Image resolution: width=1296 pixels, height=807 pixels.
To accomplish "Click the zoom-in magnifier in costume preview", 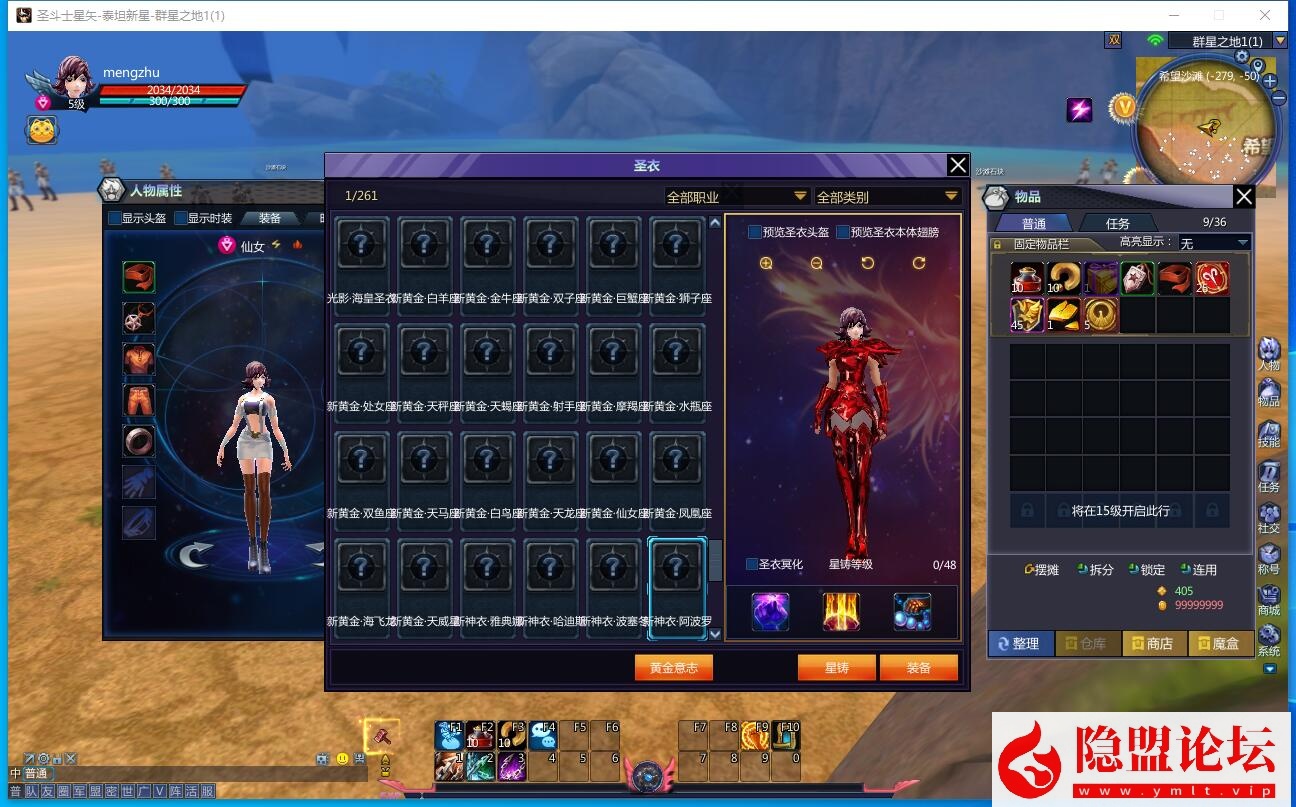I will 766,263.
